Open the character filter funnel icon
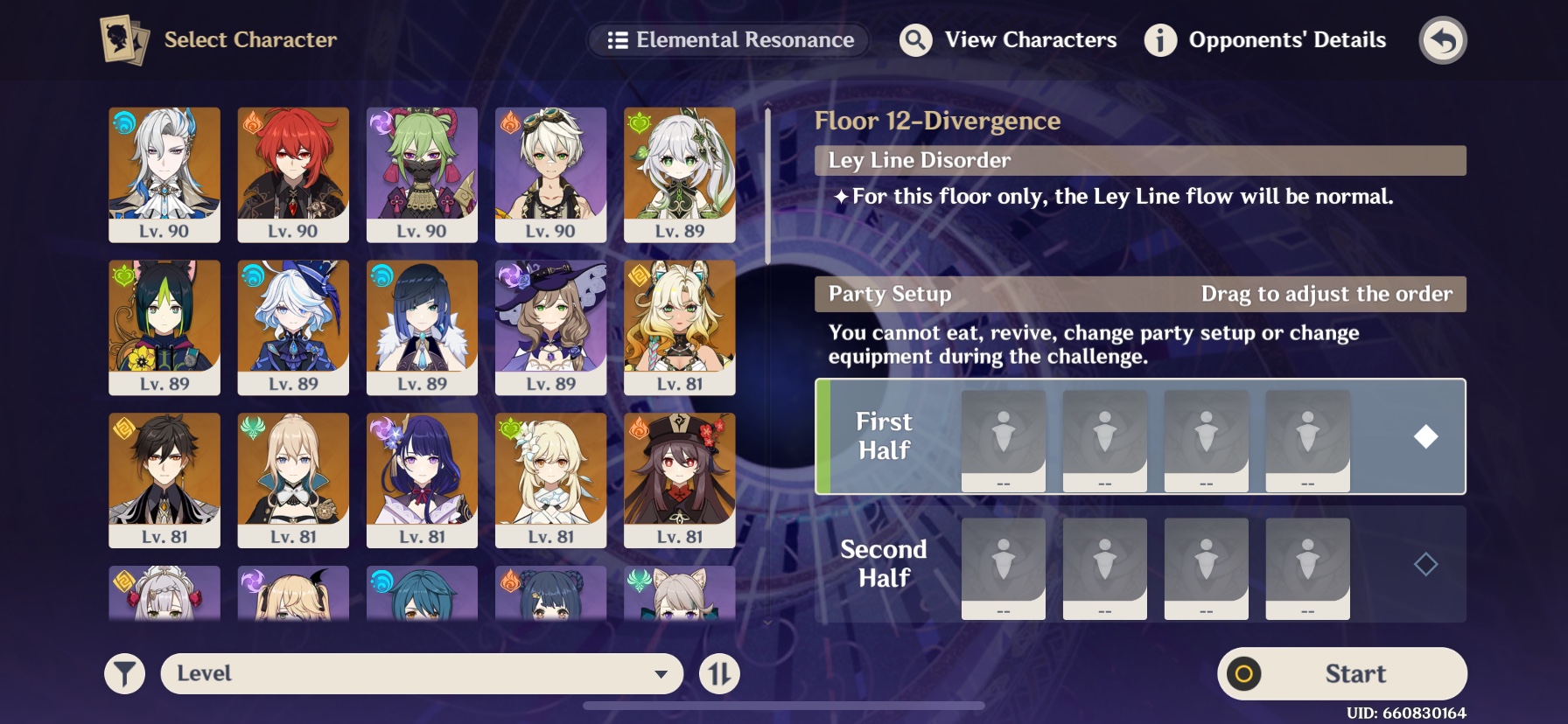This screenshot has width=1568, height=724. (123, 673)
